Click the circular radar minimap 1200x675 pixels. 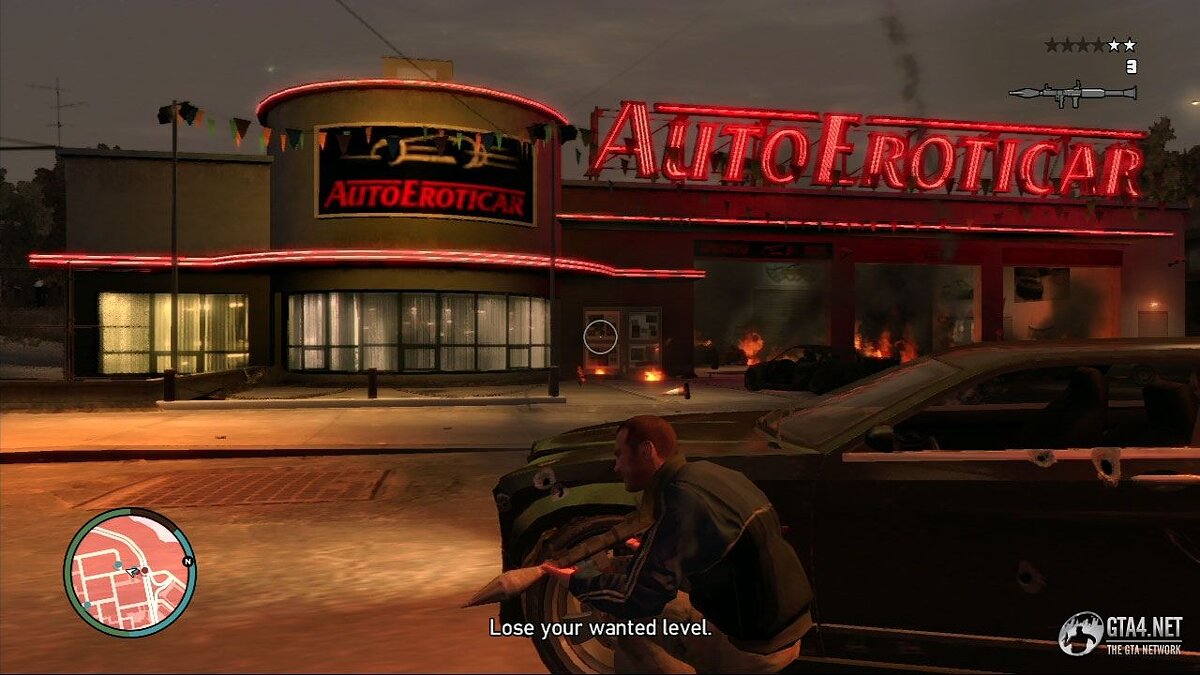pos(129,572)
